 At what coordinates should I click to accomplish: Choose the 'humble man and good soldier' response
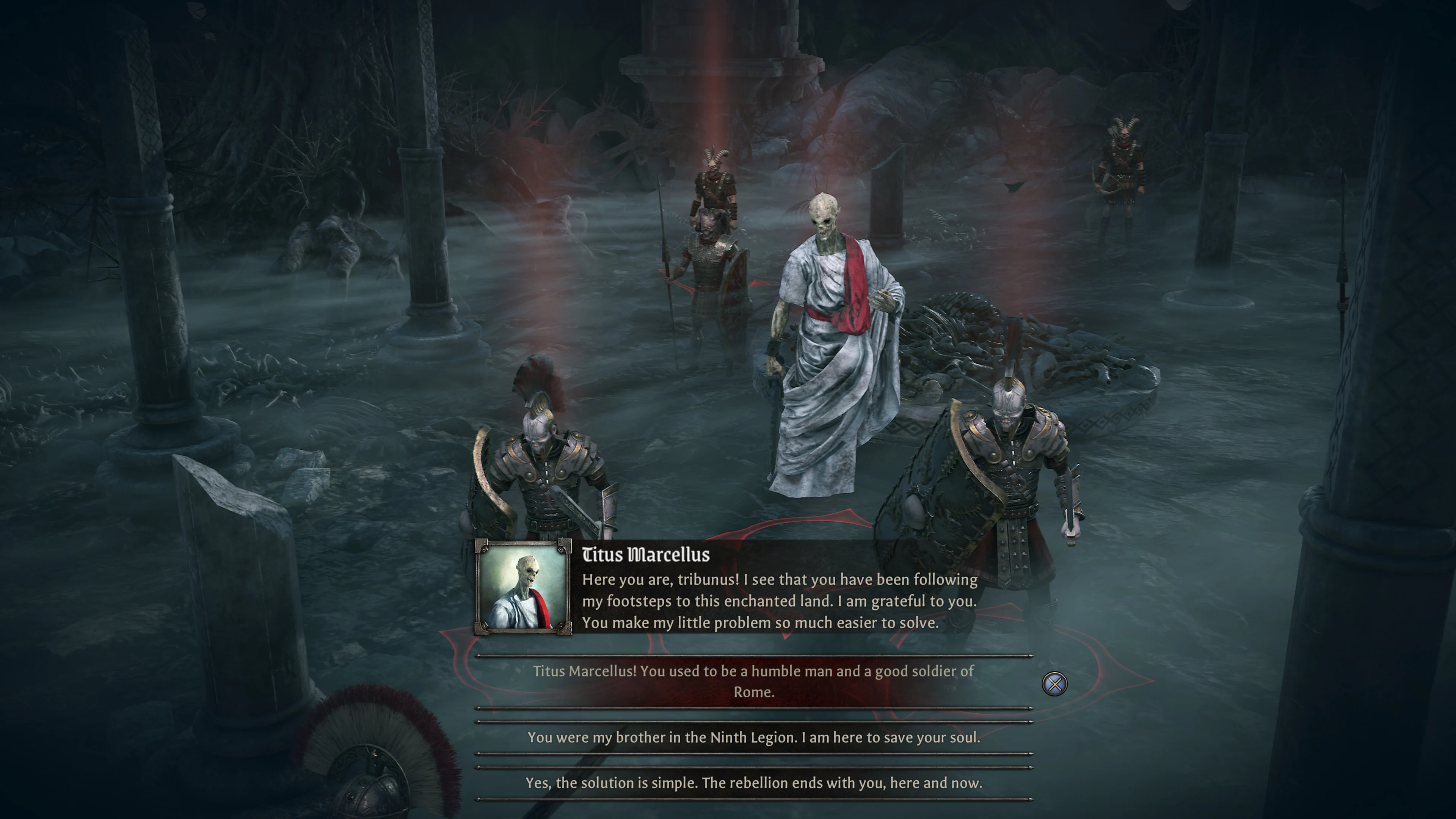(x=753, y=681)
